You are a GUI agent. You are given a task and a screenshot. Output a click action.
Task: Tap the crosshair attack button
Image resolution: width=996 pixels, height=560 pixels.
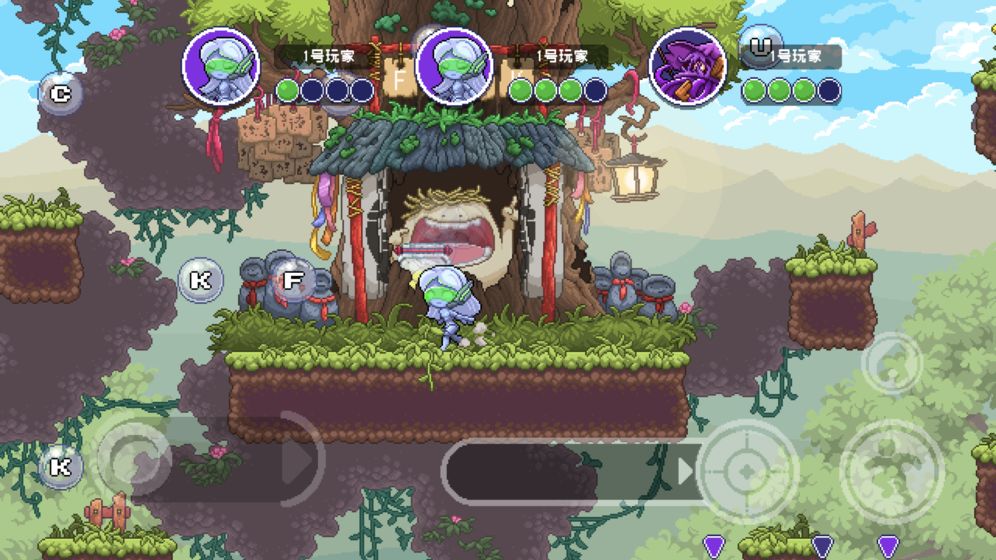[747, 470]
